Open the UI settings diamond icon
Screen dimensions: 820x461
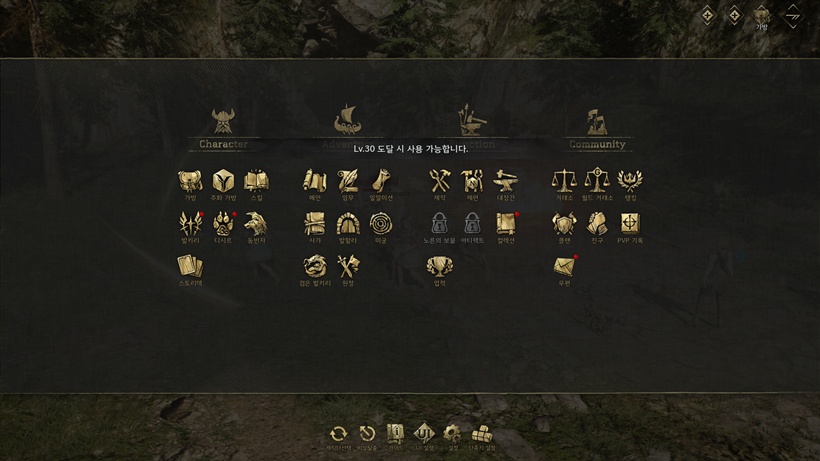click(x=424, y=434)
